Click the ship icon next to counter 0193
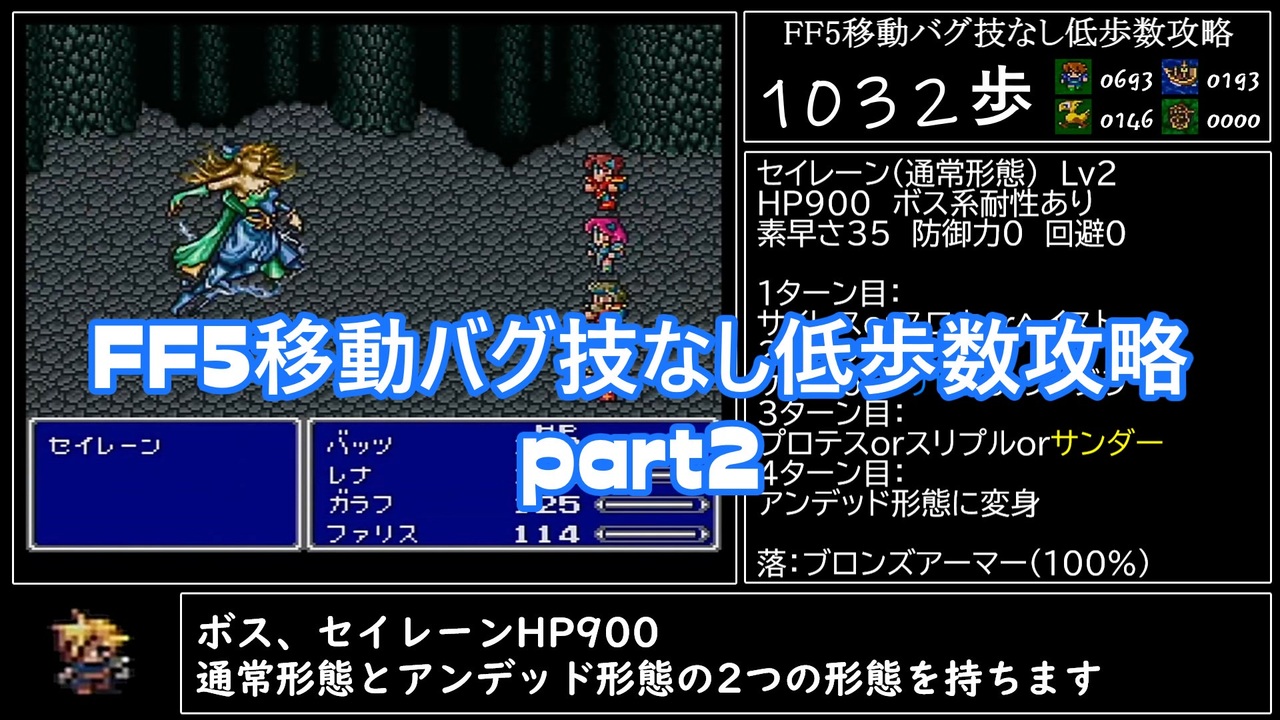 click(1178, 75)
